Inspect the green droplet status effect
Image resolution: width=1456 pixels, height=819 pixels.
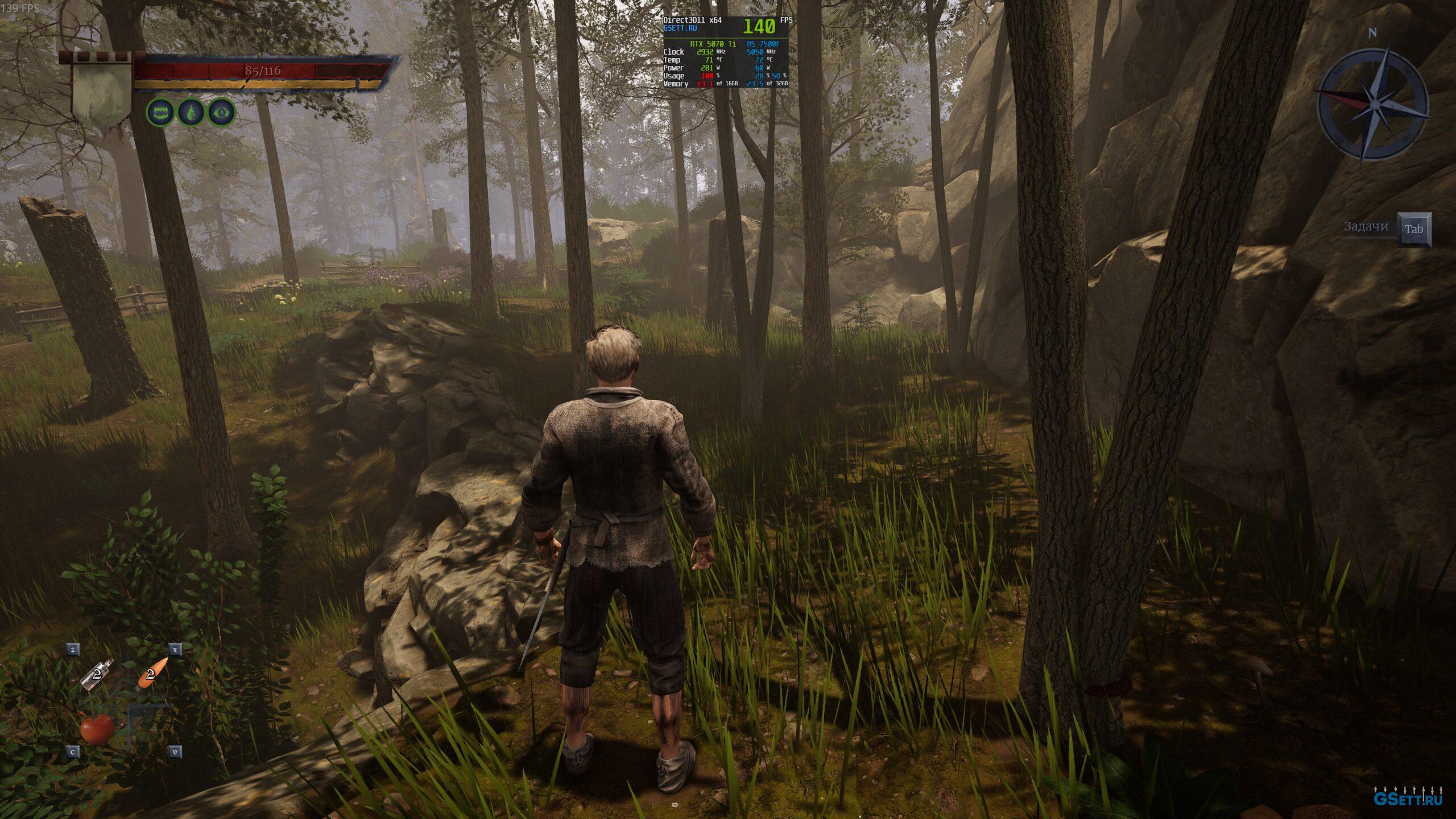[x=191, y=113]
